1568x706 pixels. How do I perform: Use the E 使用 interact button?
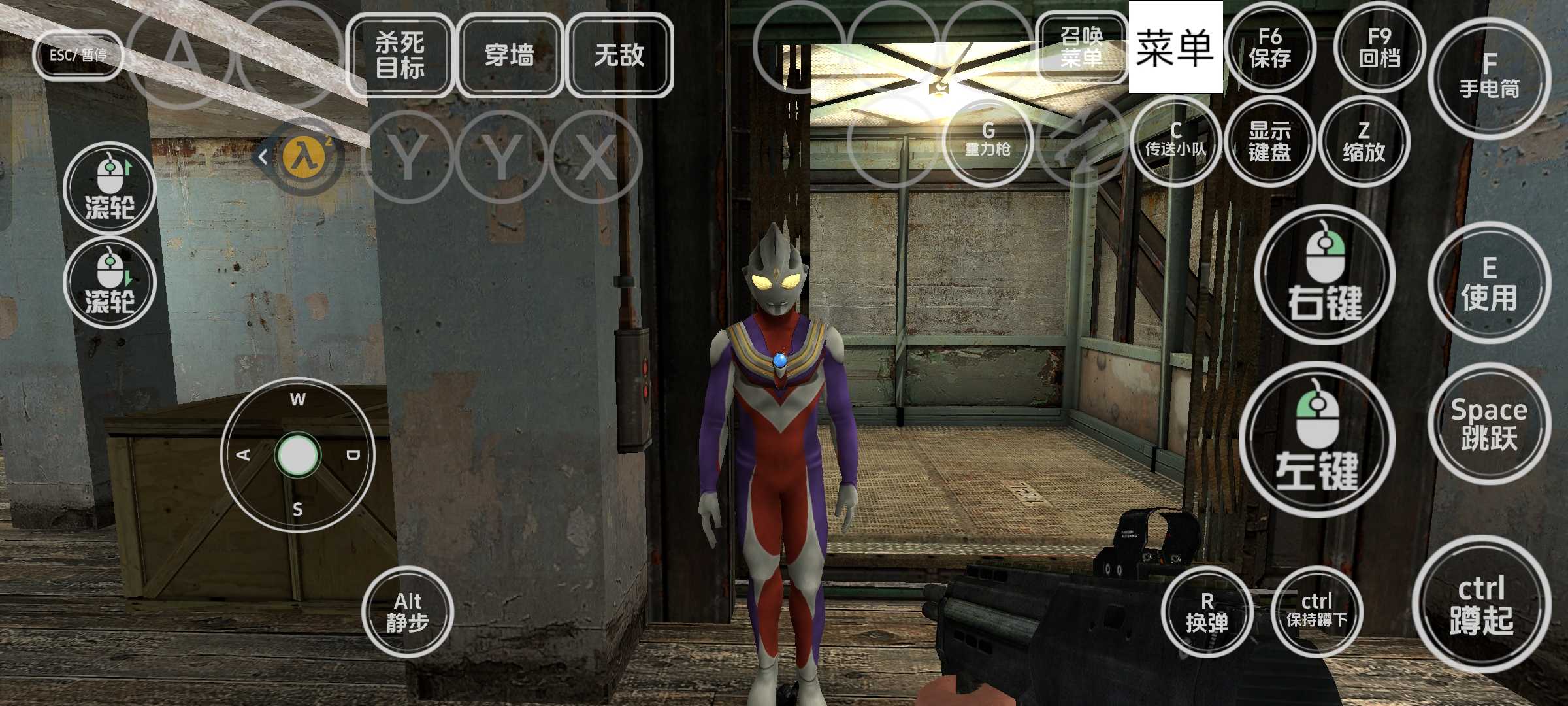(1489, 282)
